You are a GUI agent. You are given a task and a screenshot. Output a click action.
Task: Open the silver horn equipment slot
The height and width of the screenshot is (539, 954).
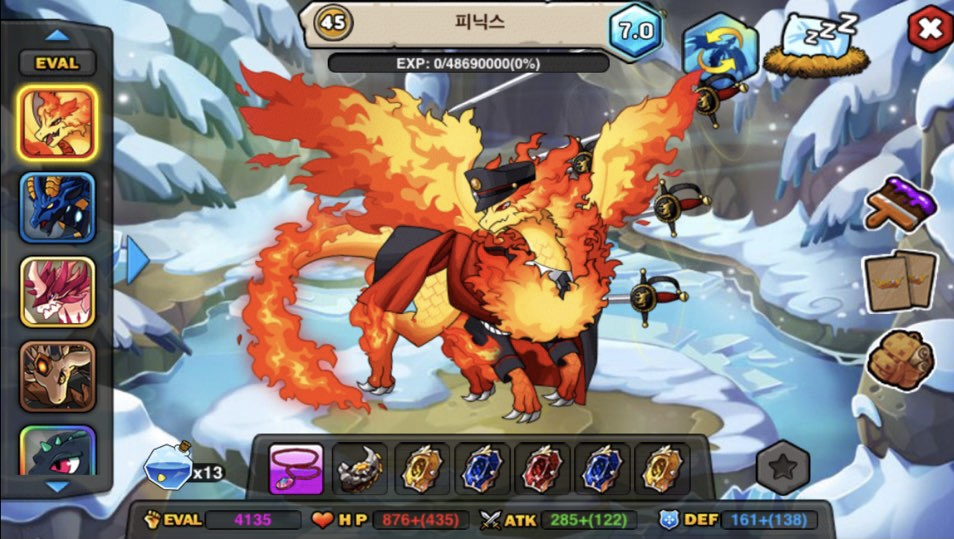click(359, 469)
